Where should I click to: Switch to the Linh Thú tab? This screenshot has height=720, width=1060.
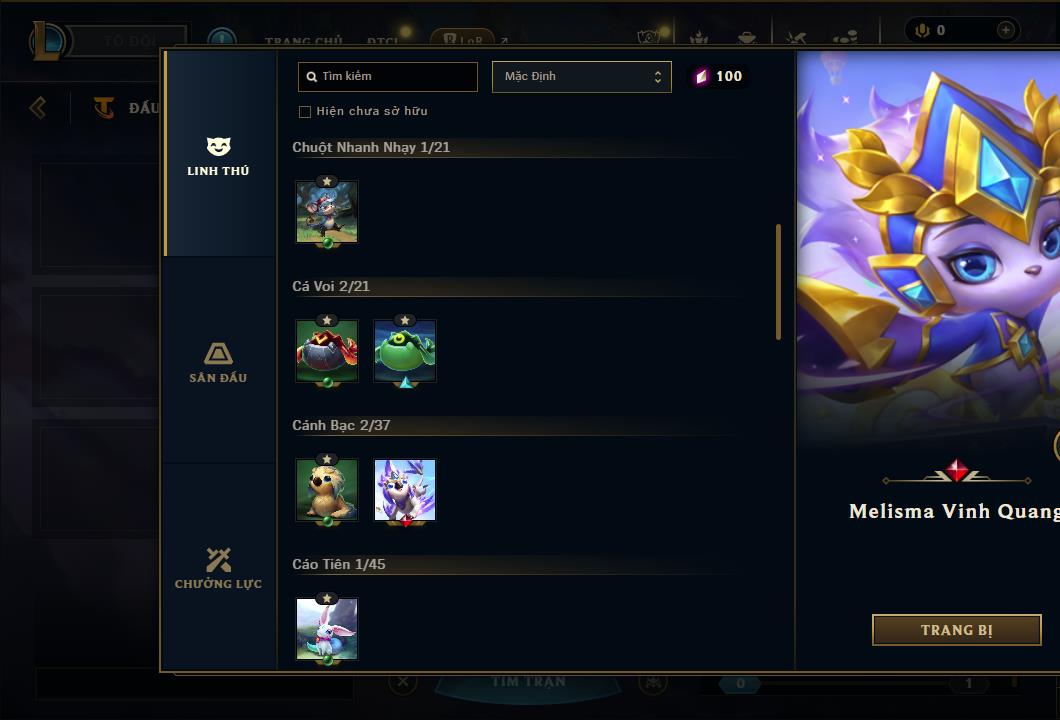coord(218,157)
